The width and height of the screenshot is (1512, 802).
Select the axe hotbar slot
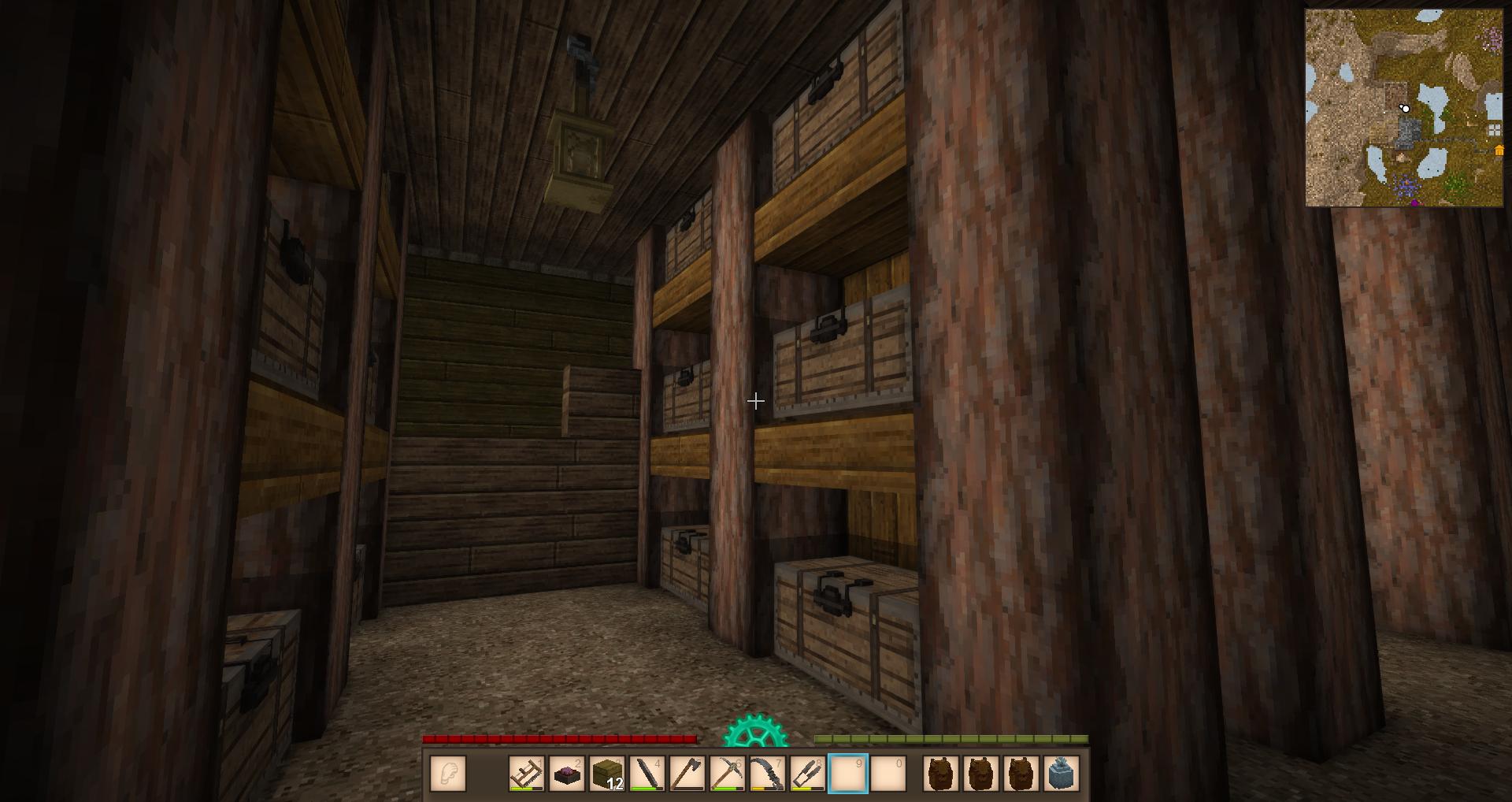click(x=687, y=774)
